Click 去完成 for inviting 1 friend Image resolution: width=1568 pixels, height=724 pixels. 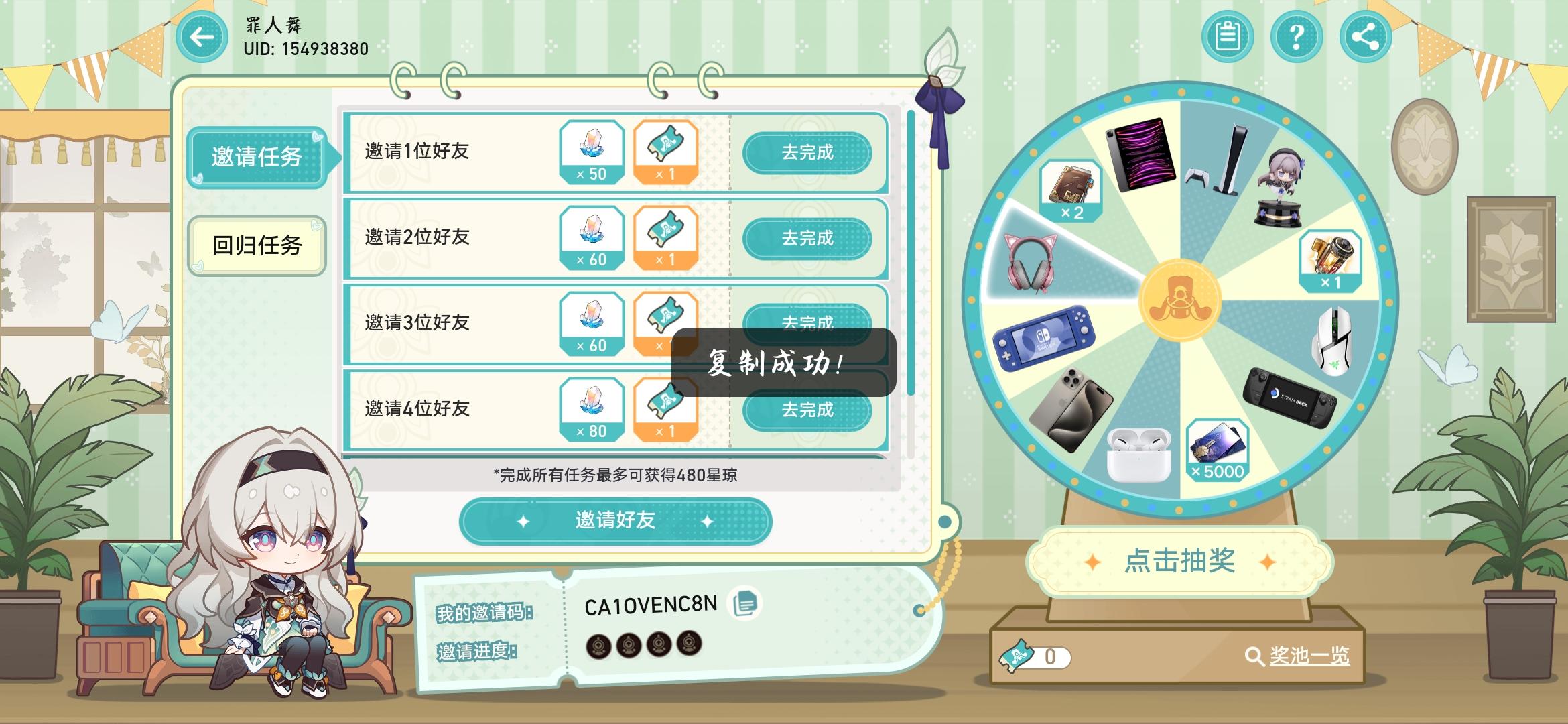[808, 153]
